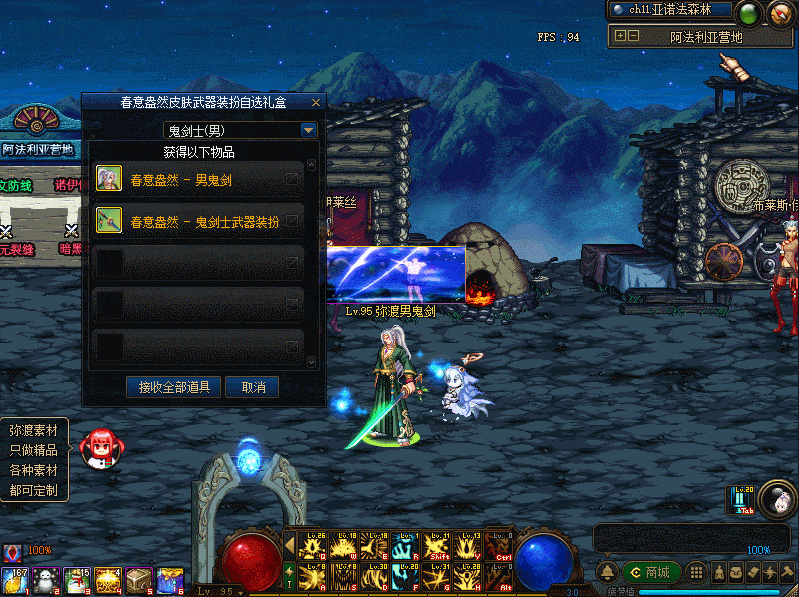Use the snowman item in quick slot 2
799x597 pixels.
click(x=45, y=581)
